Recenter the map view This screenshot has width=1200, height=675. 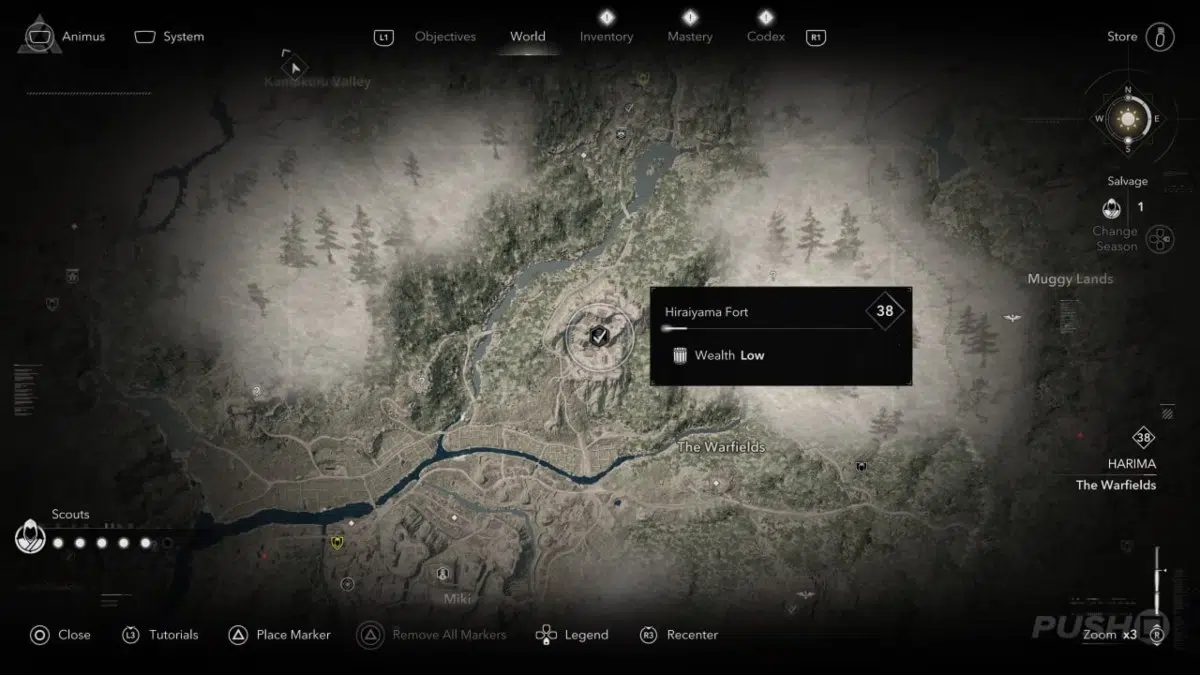(692, 635)
